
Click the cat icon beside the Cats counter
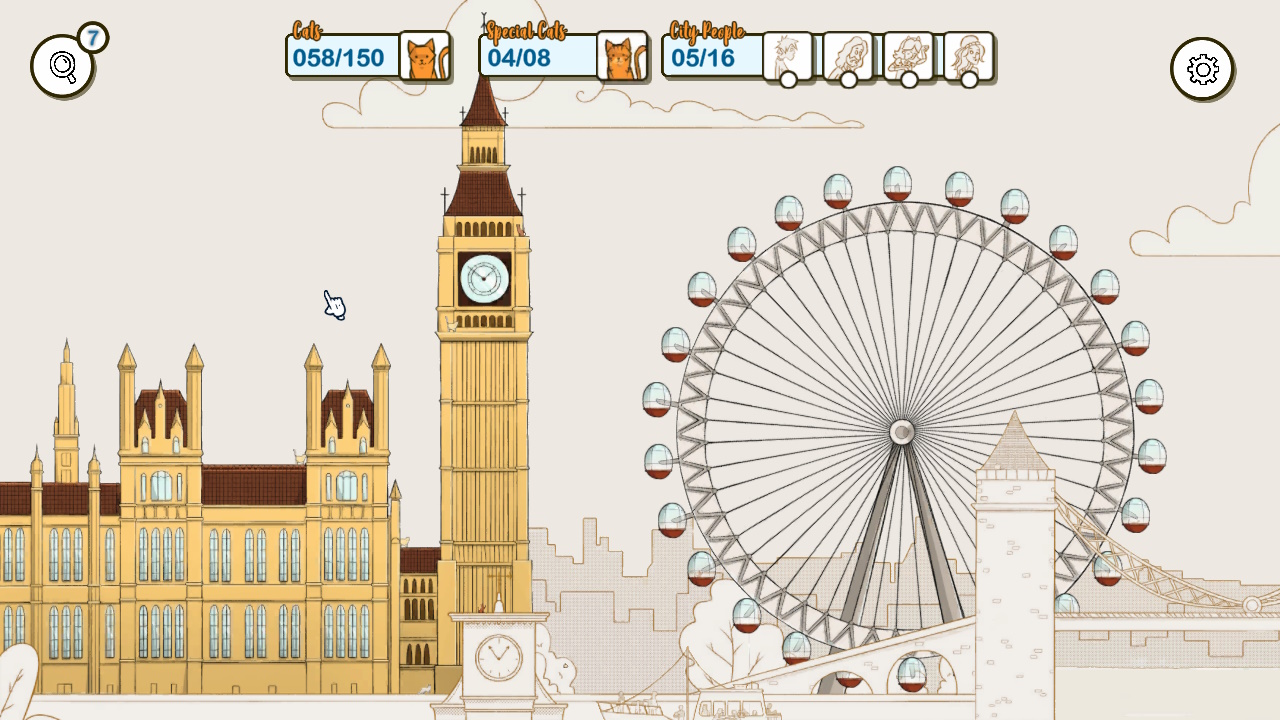pyautogui.click(x=424, y=56)
